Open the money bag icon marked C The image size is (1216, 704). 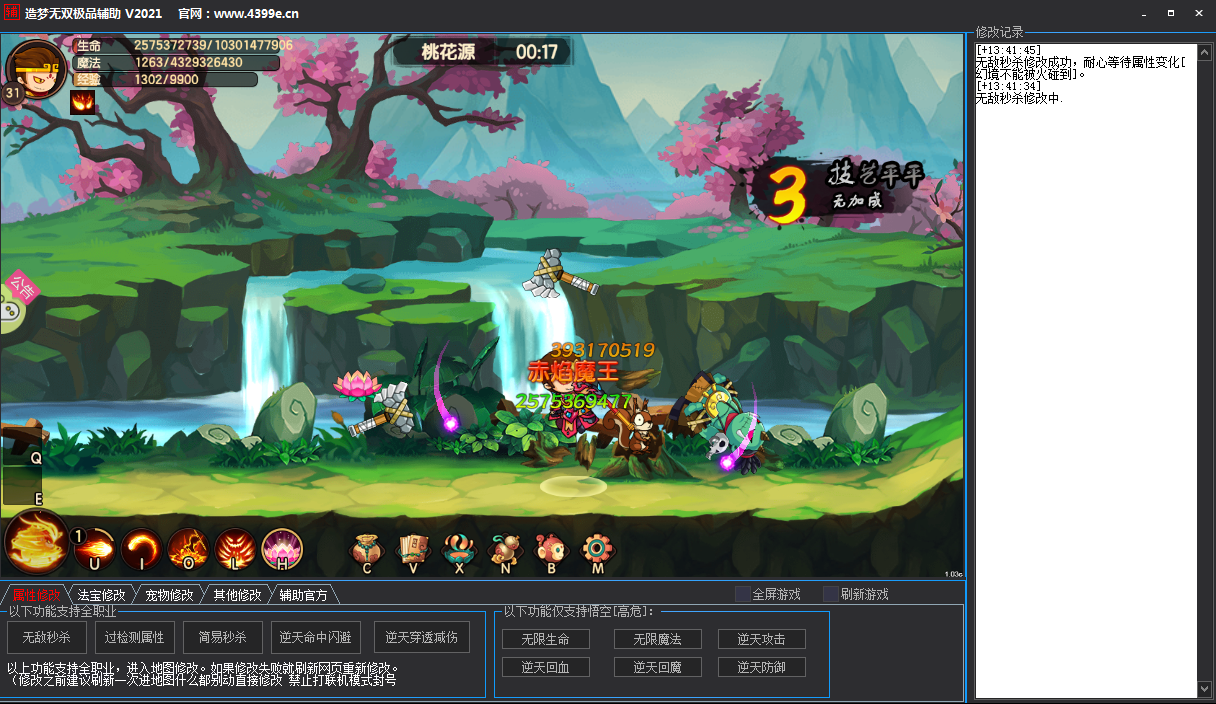[367, 550]
